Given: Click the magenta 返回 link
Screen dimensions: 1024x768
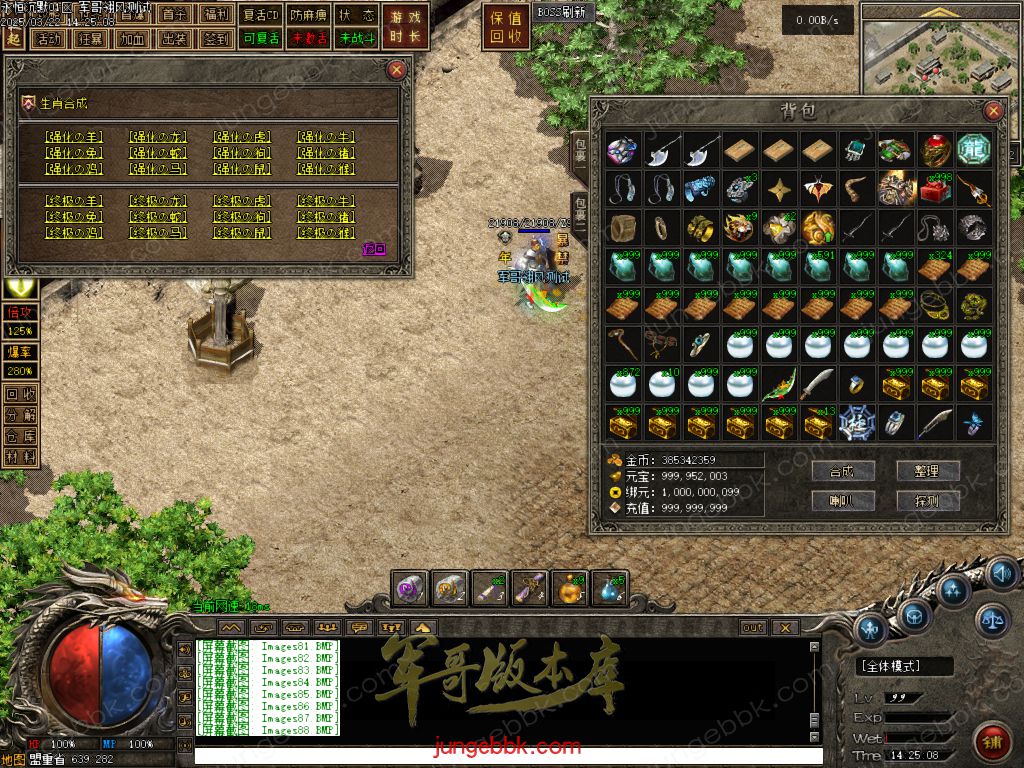Looking at the screenshot, I should 372,249.
